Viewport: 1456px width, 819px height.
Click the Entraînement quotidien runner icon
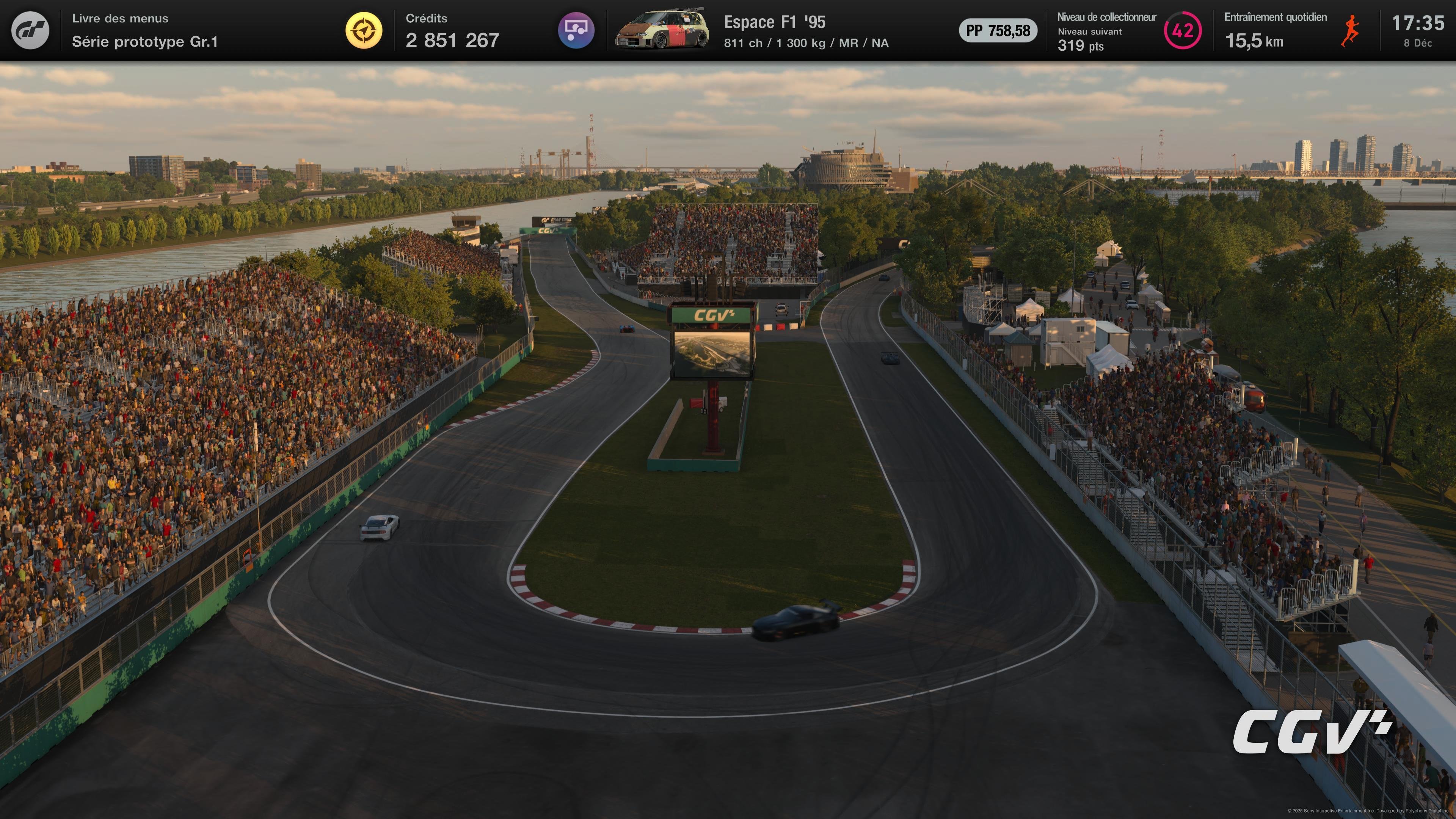tap(1350, 31)
